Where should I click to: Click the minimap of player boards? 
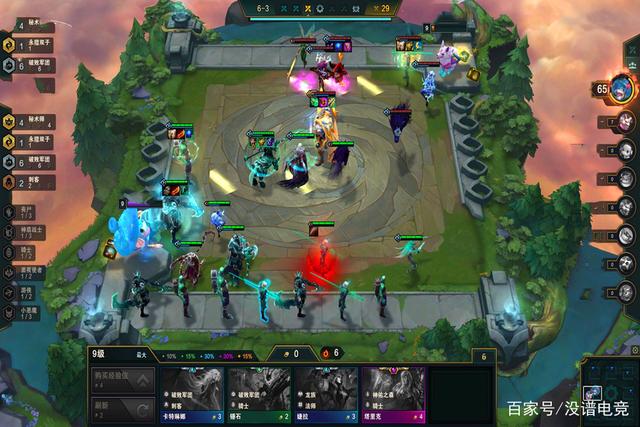pyautogui.click(x=607, y=393)
